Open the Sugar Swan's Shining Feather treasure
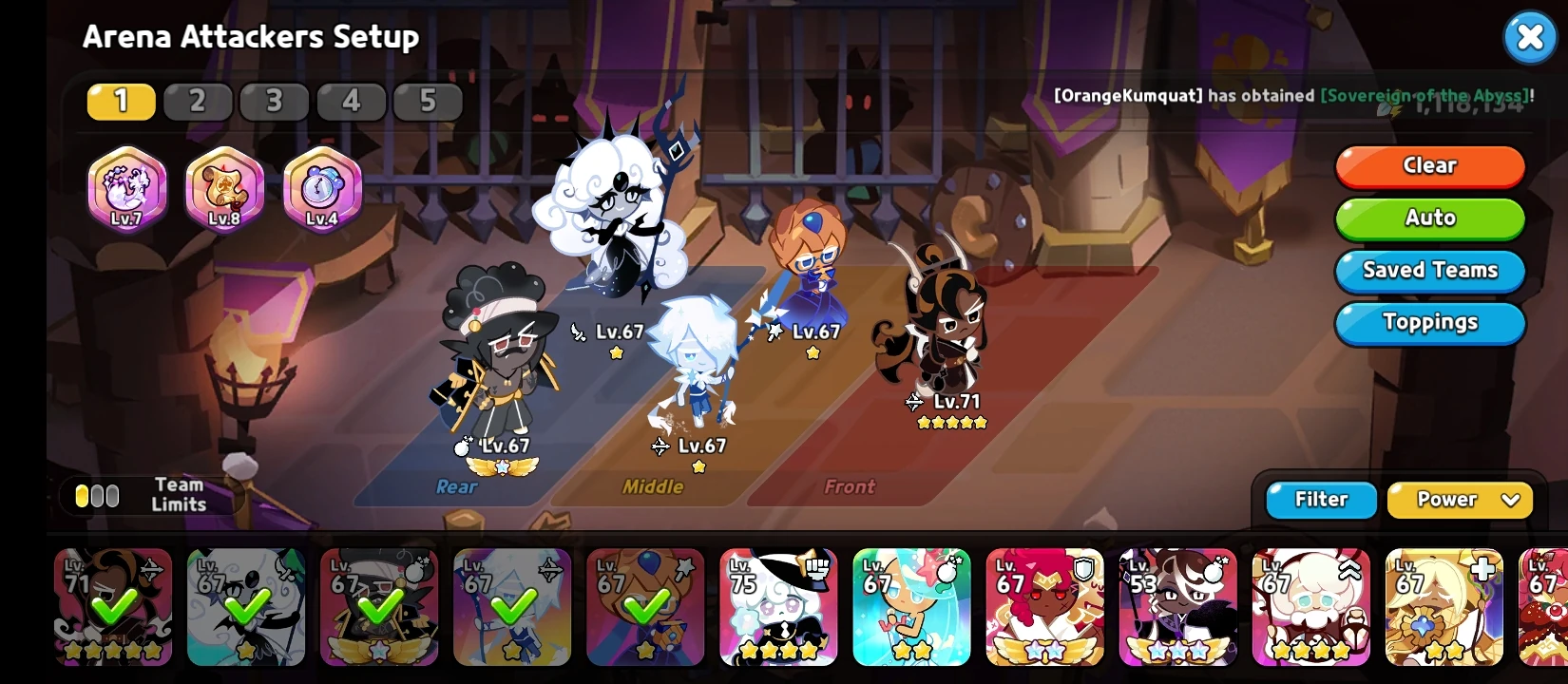This screenshot has width=1568, height=684. coord(126,188)
